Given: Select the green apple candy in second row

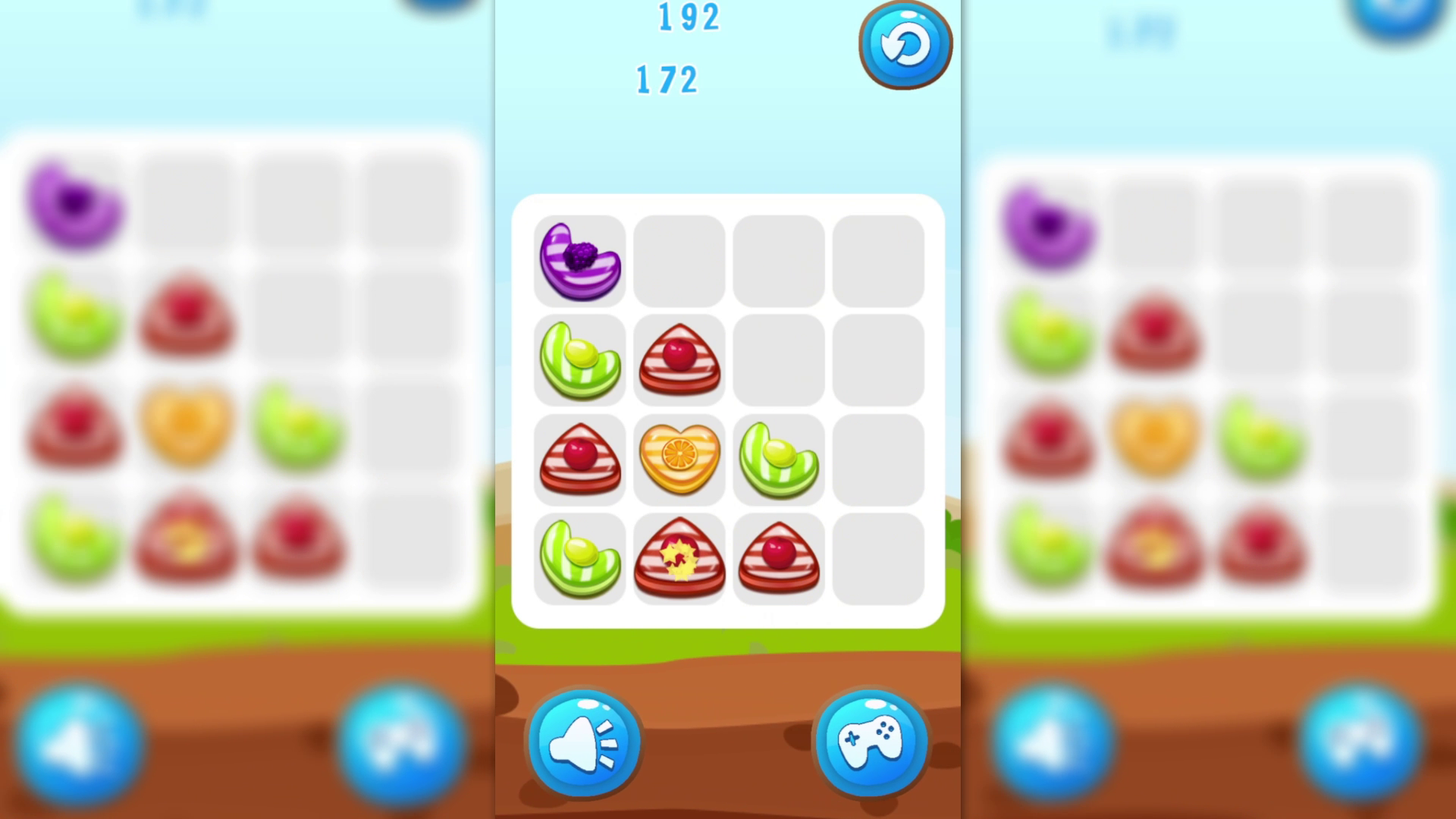Looking at the screenshot, I should 579,360.
